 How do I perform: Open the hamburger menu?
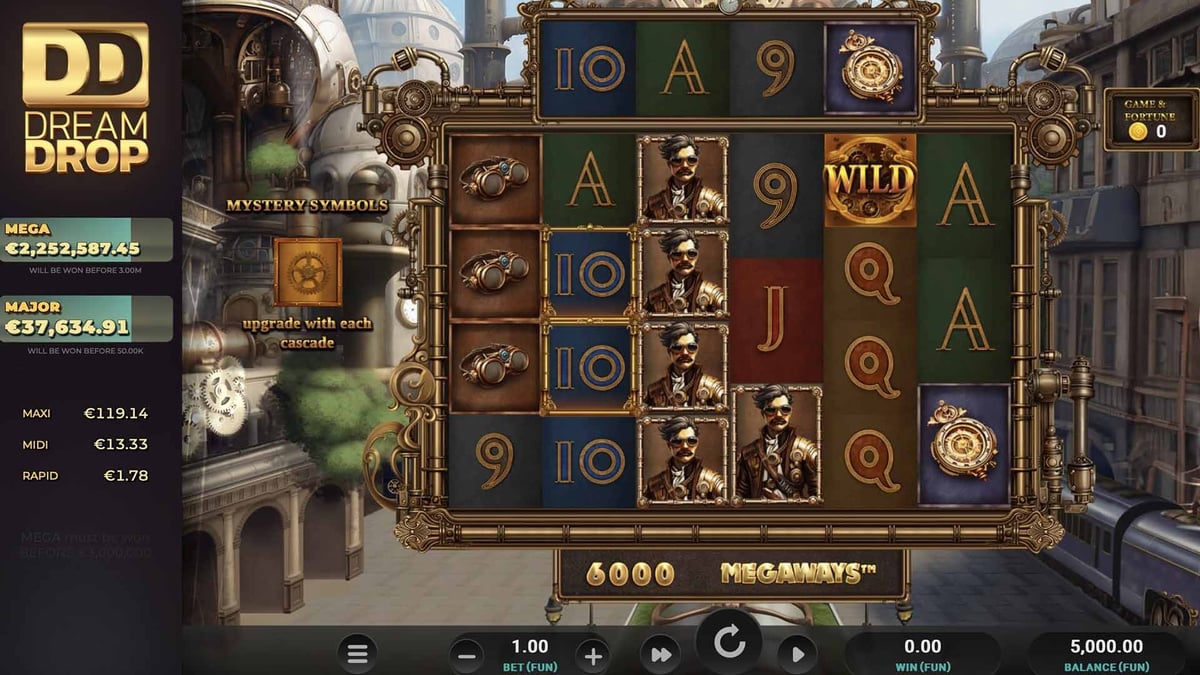coord(357,655)
